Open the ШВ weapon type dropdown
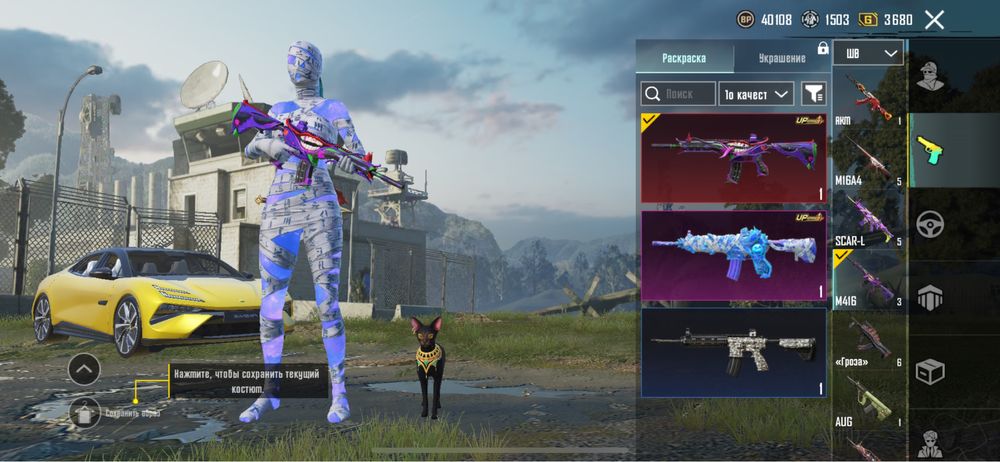 869,53
